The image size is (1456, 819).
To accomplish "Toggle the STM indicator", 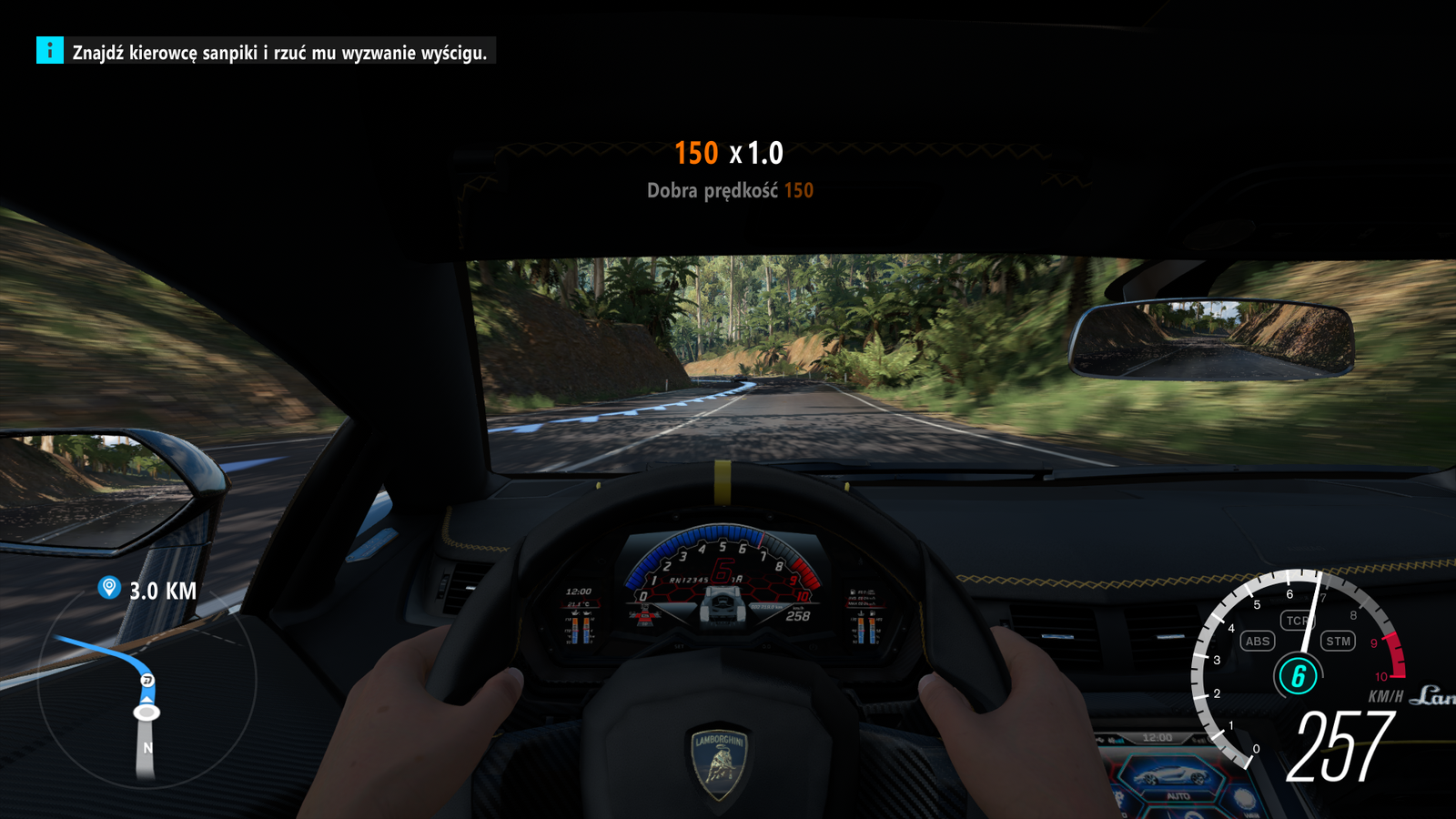I will (1338, 641).
